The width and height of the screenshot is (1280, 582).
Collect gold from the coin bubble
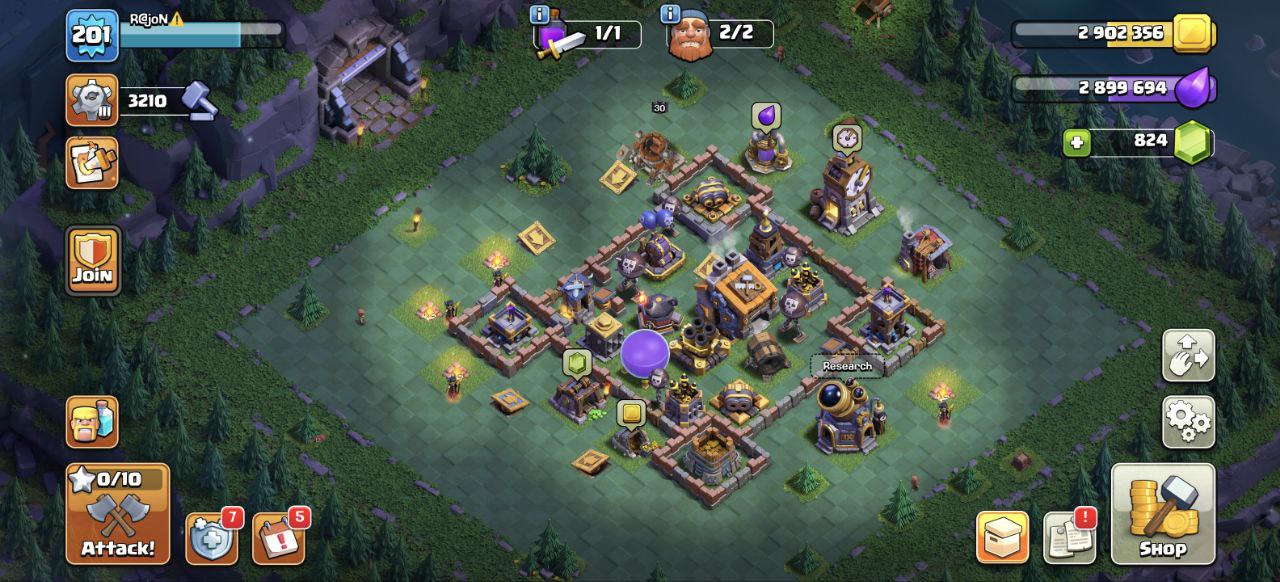coord(631,413)
